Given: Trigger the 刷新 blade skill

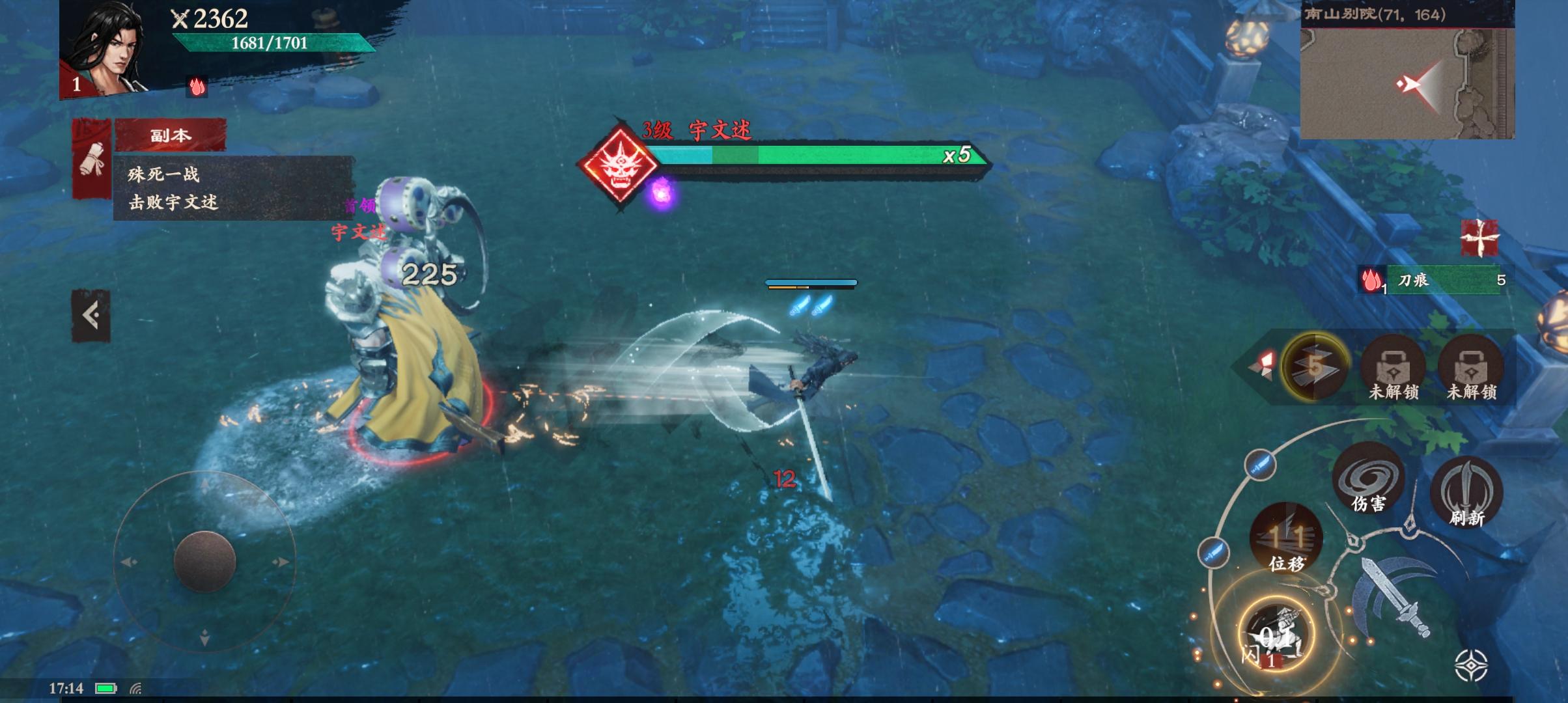Looking at the screenshot, I should tap(1466, 493).
